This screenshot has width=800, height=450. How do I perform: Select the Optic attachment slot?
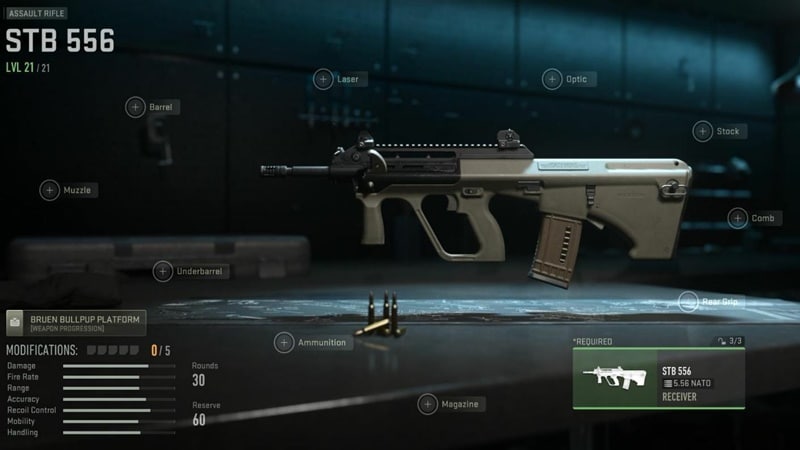click(552, 79)
